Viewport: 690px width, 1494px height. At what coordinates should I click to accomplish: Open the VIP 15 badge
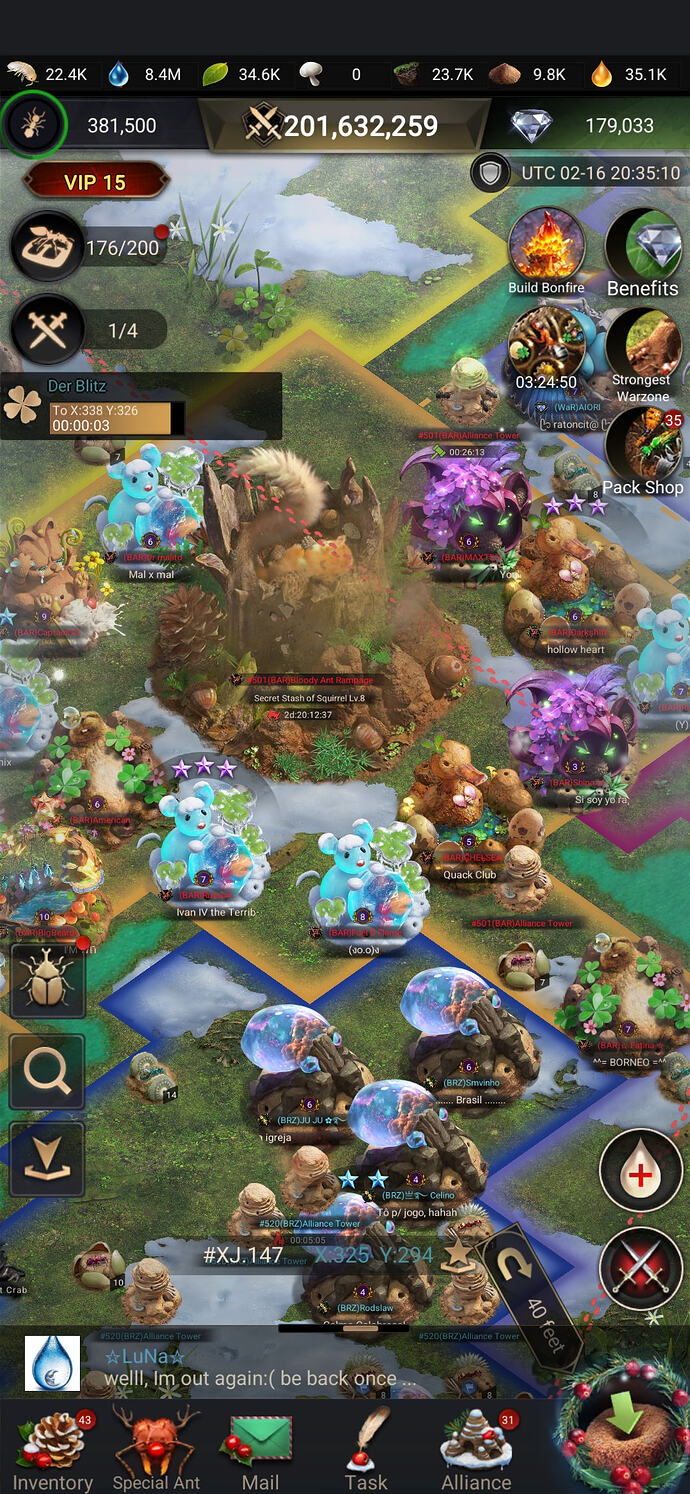(x=96, y=182)
